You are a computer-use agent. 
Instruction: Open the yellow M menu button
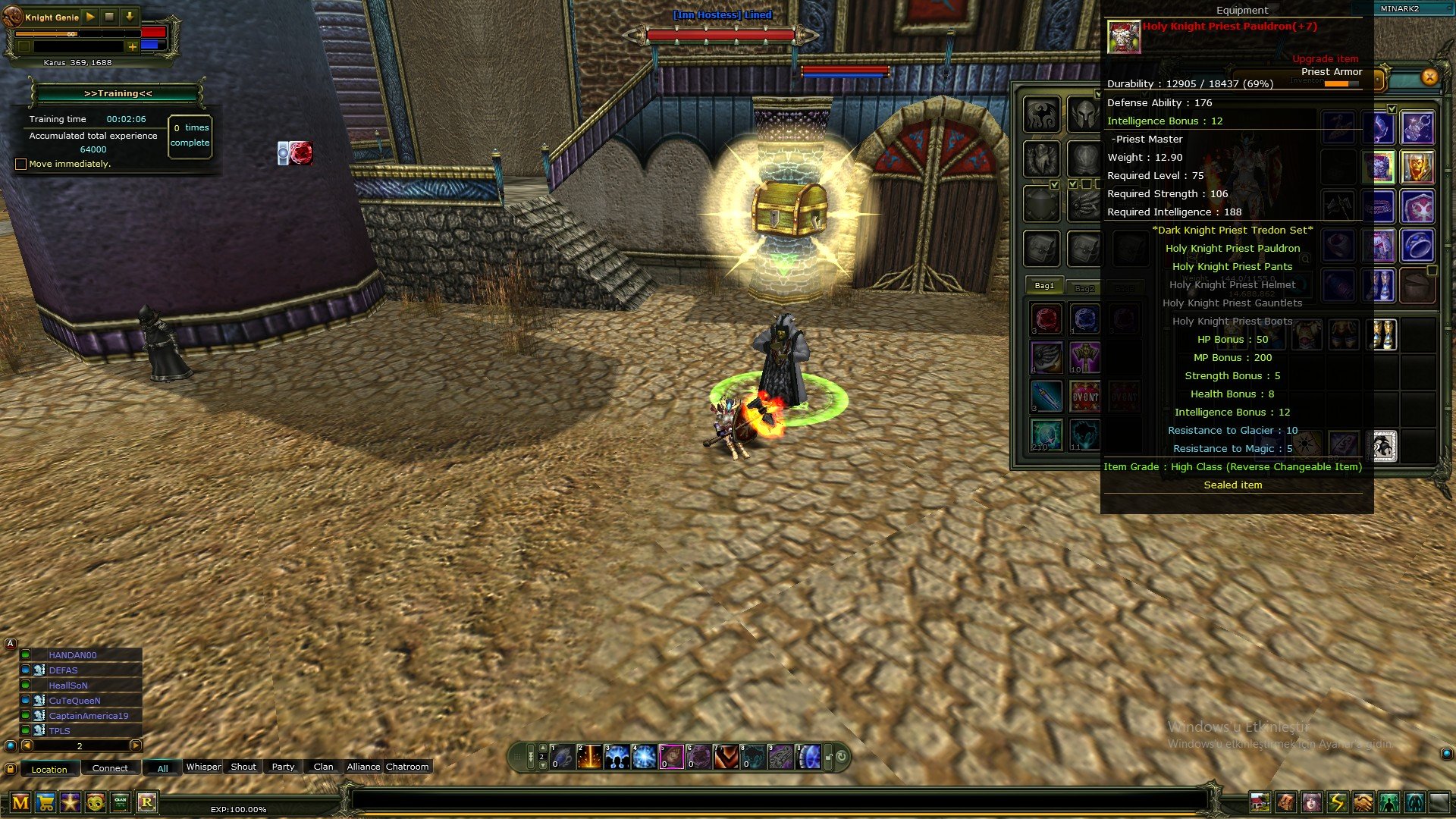coord(20,802)
